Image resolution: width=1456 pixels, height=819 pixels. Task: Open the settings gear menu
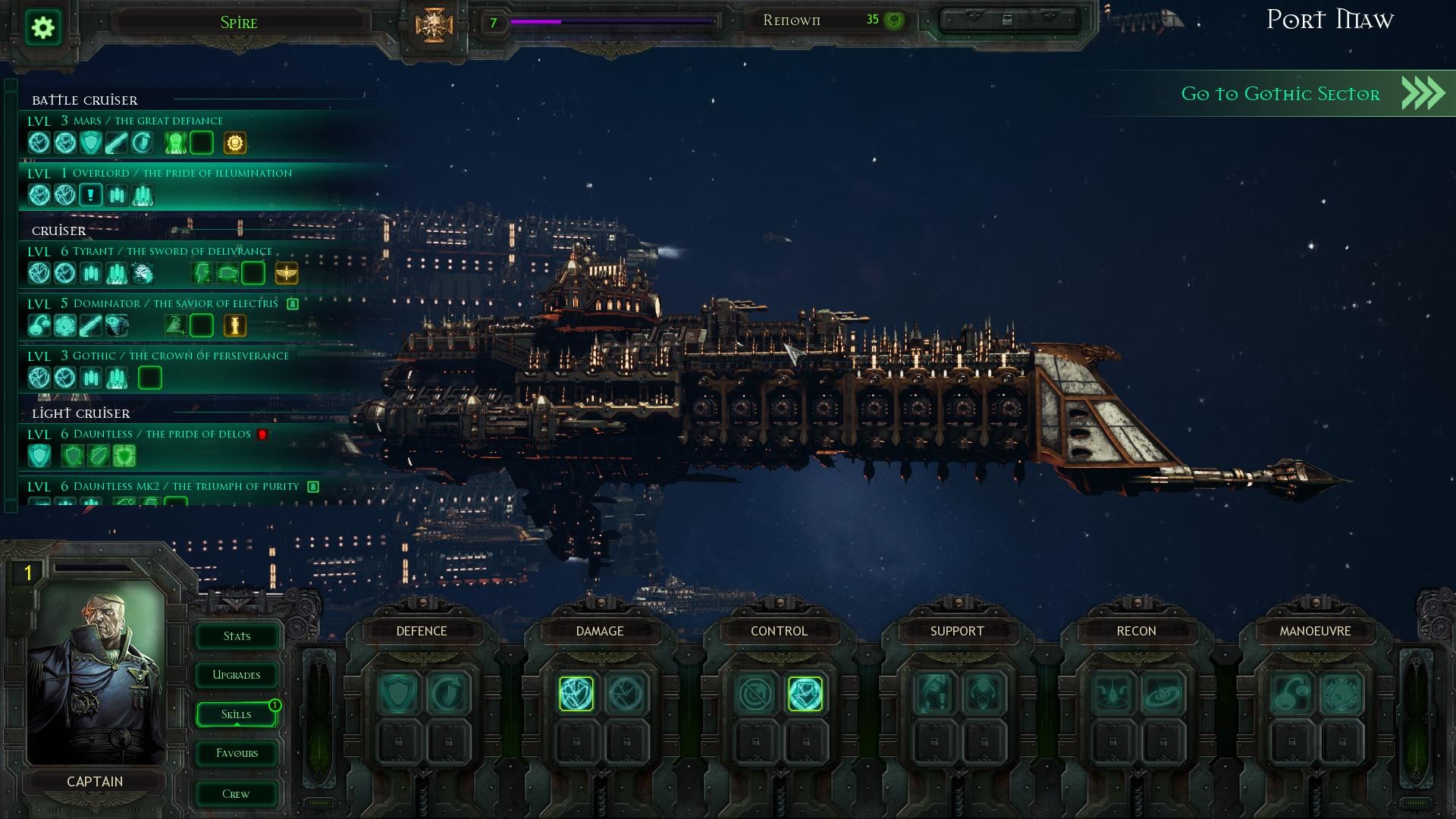[x=43, y=28]
